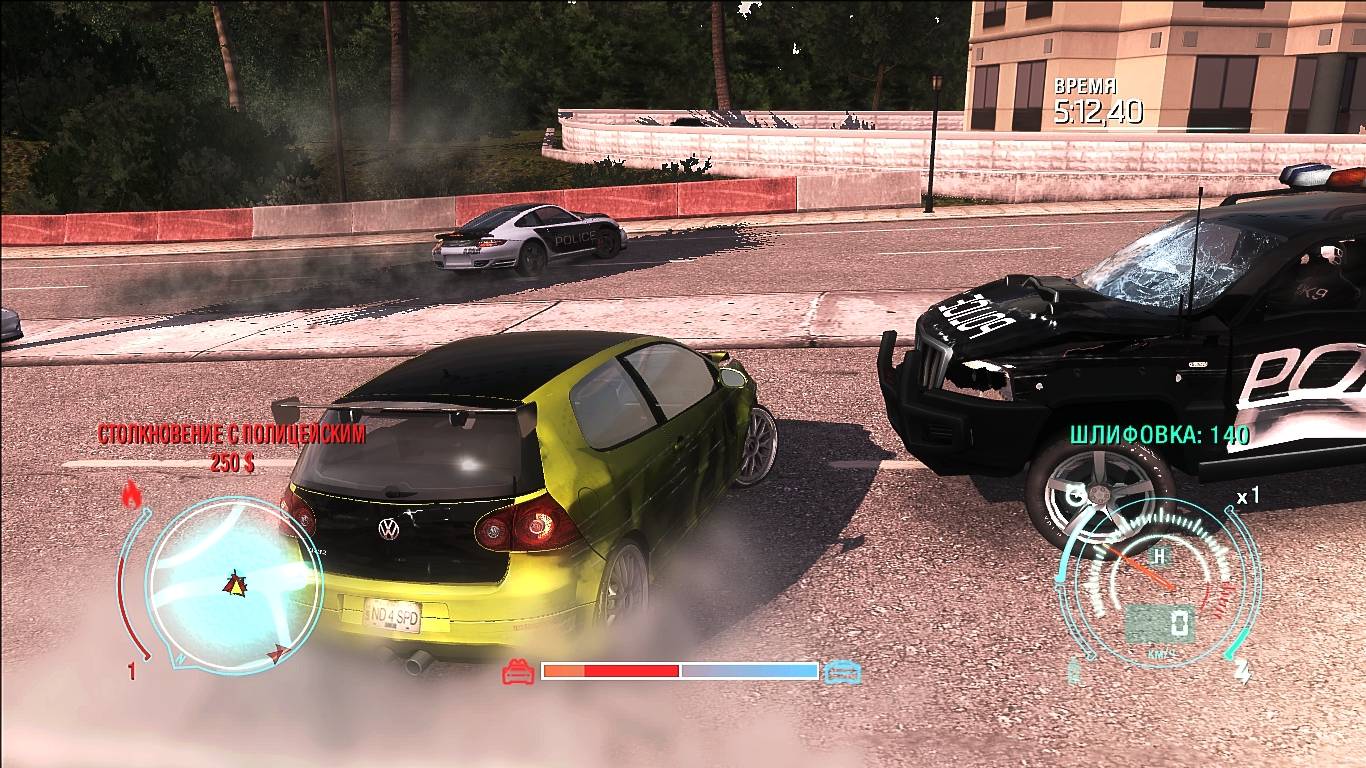Click the red police car pursuit icon
The height and width of the screenshot is (768, 1366).
point(518,672)
